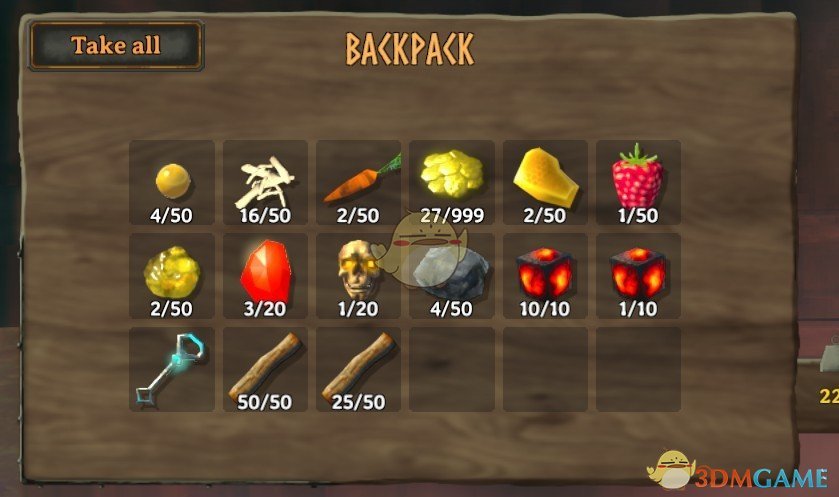Pick the raspberry item

pos(640,182)
